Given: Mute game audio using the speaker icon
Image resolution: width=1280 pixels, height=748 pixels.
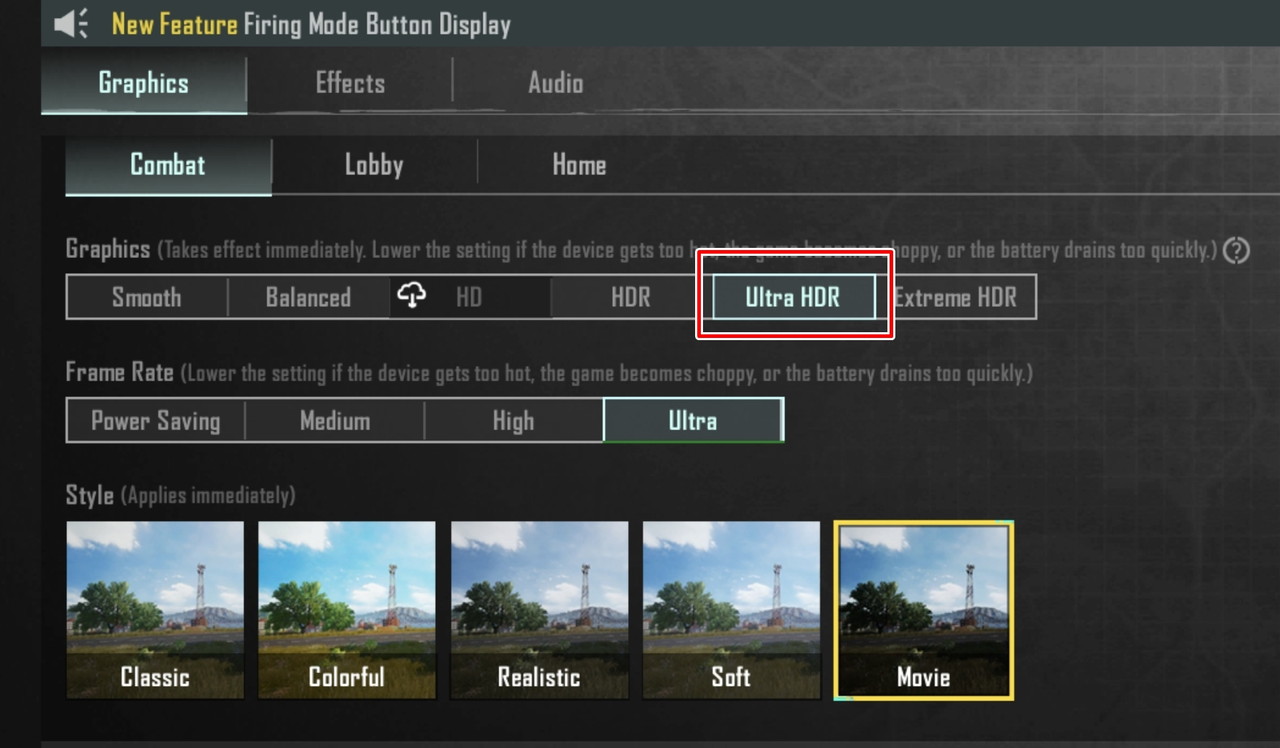Looking at the screenshot, I should 71,23.
